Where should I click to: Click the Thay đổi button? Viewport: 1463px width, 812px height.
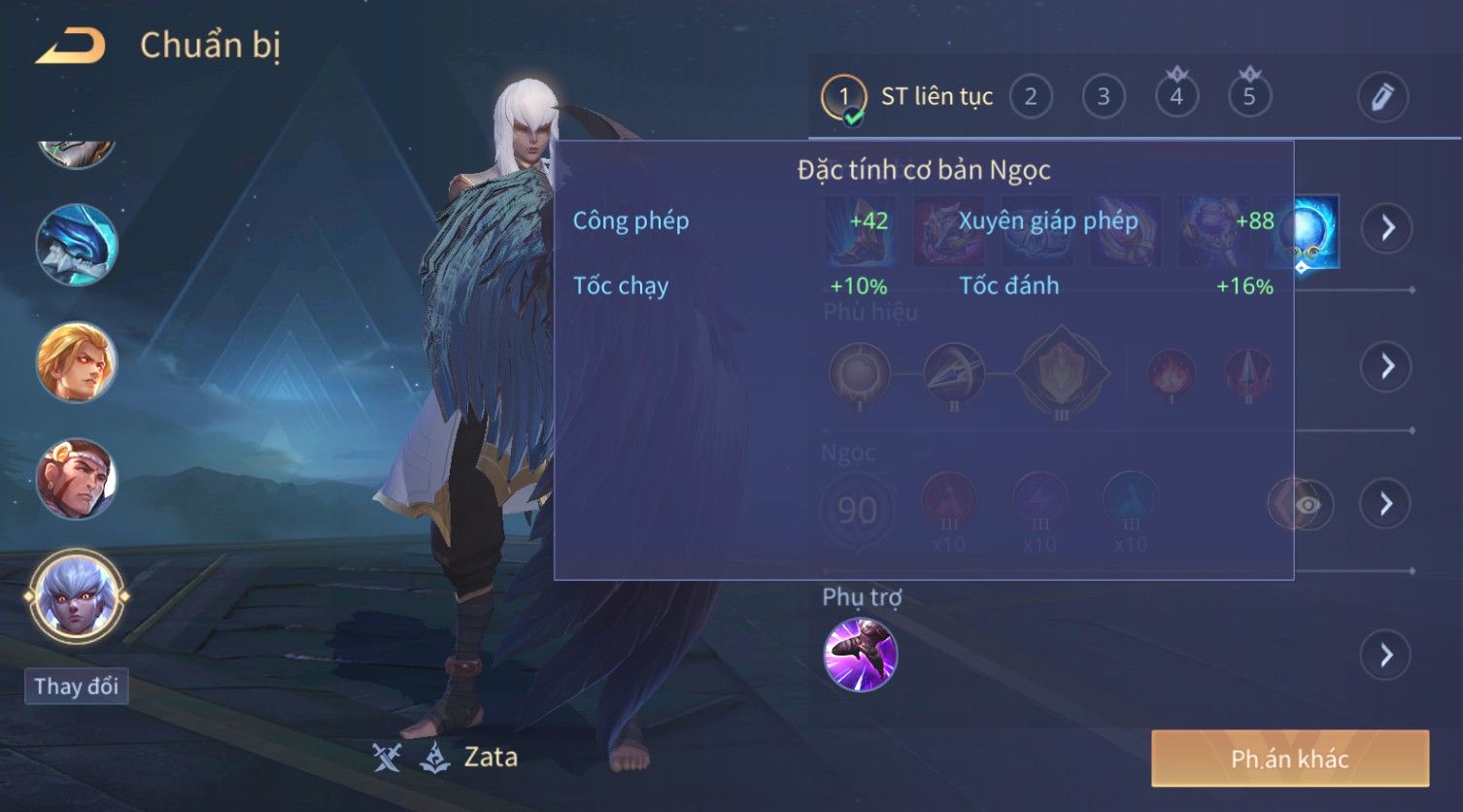point(76,687)
